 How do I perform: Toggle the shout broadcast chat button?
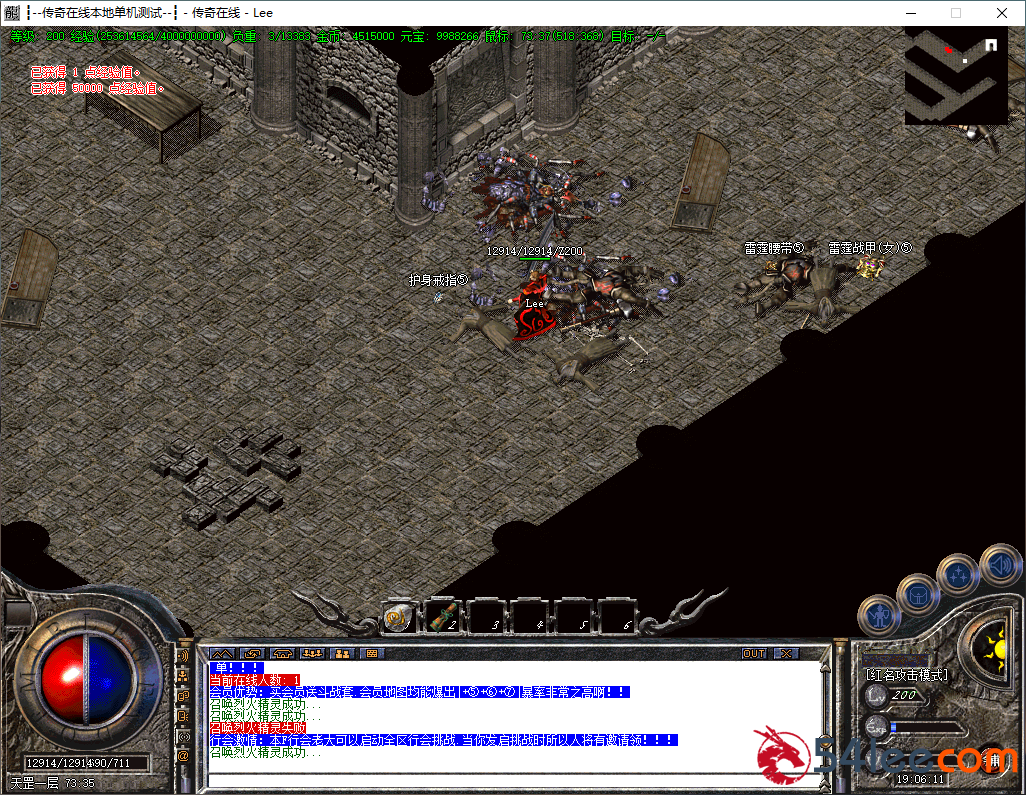pyautogui.click(x=183, y=656)
